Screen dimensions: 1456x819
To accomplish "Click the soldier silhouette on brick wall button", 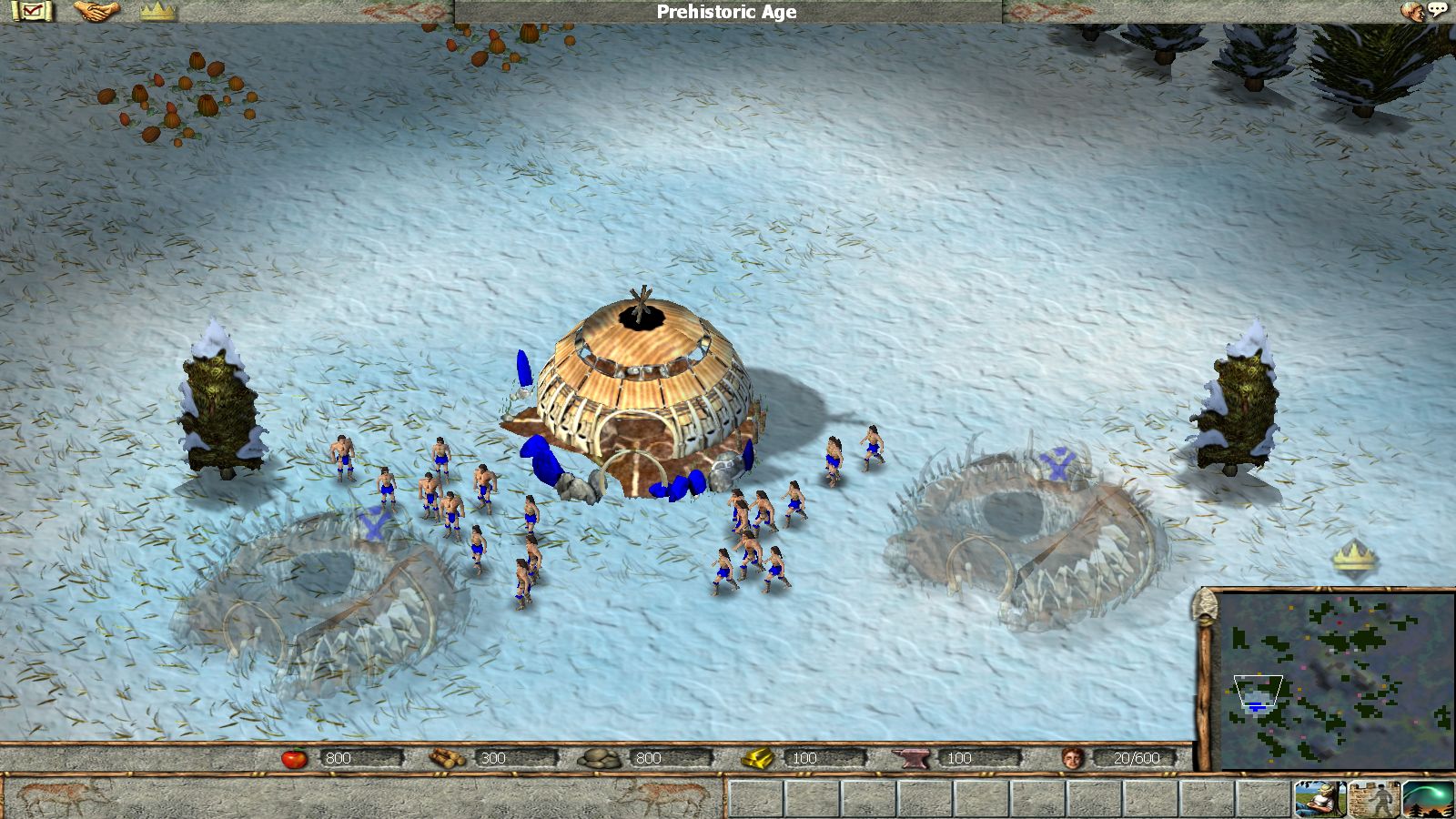I will 1374,799.
